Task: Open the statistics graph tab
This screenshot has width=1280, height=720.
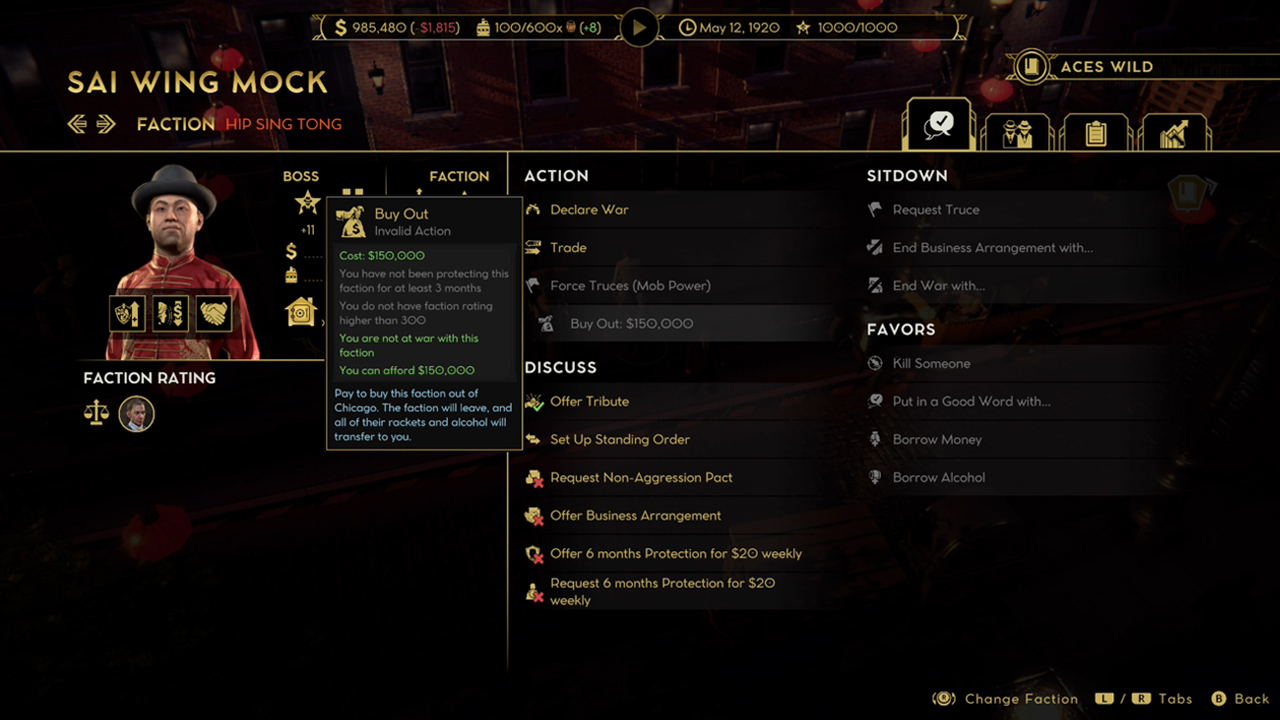Action: [x=1174, y=131]
